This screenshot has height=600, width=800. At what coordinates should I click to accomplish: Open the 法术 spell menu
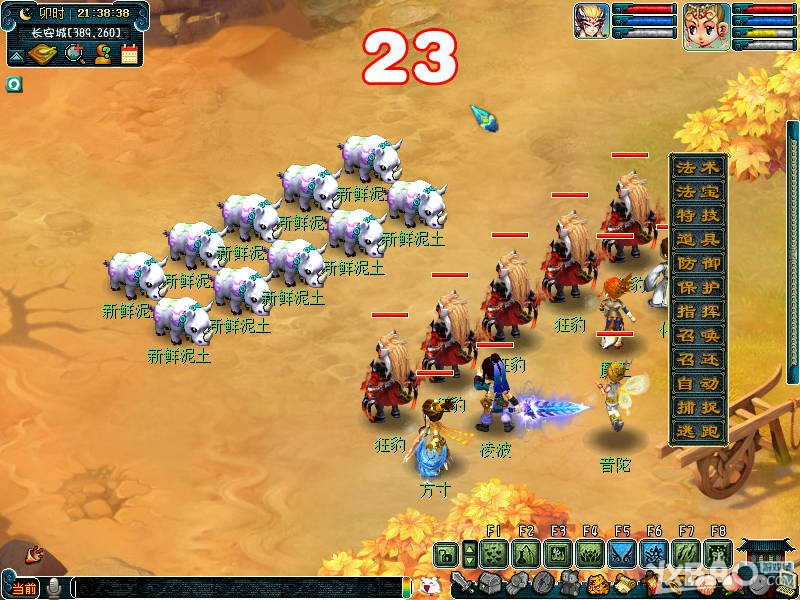point(697,167)
